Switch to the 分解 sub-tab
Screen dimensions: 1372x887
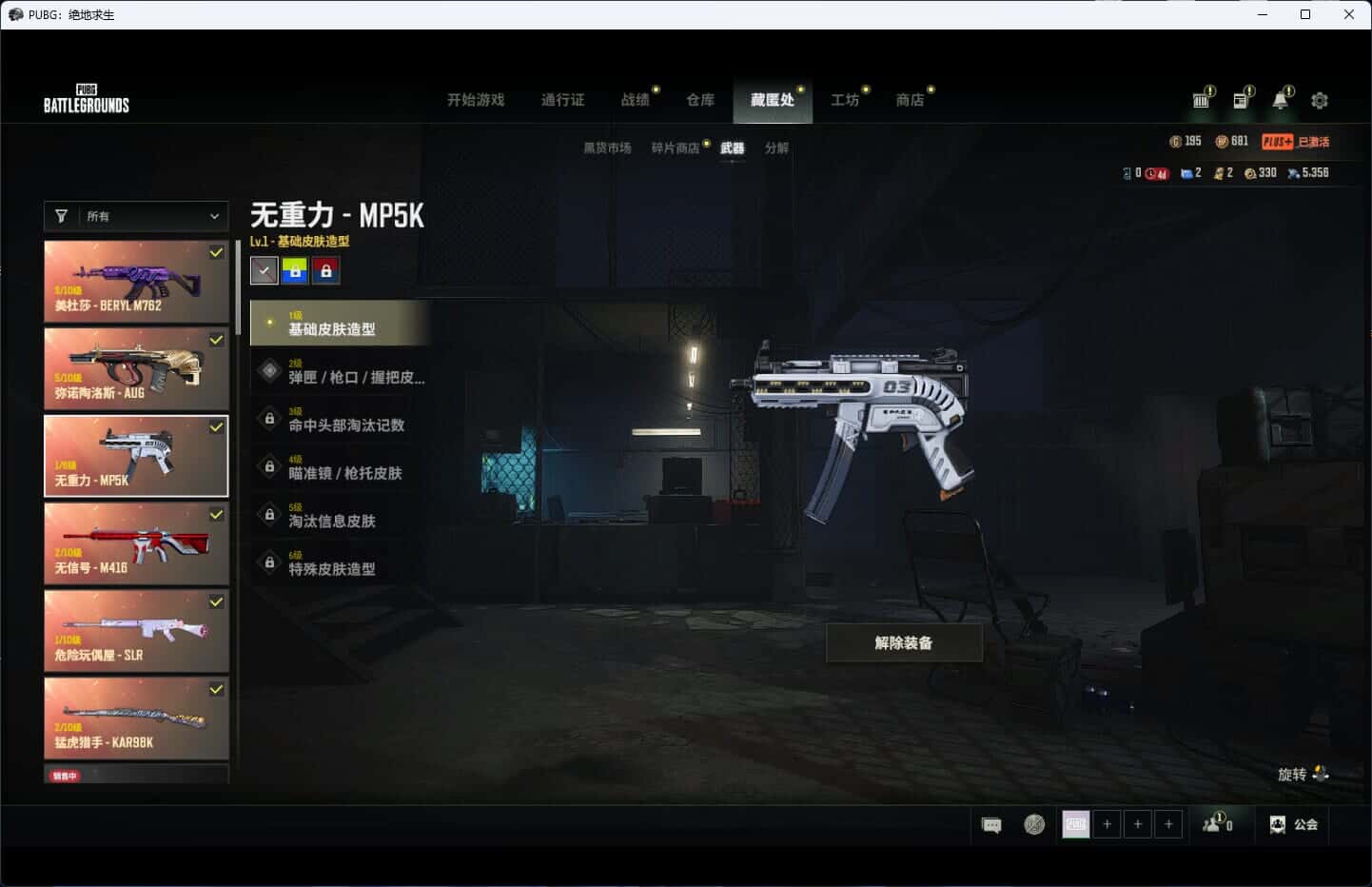point(776,148)
